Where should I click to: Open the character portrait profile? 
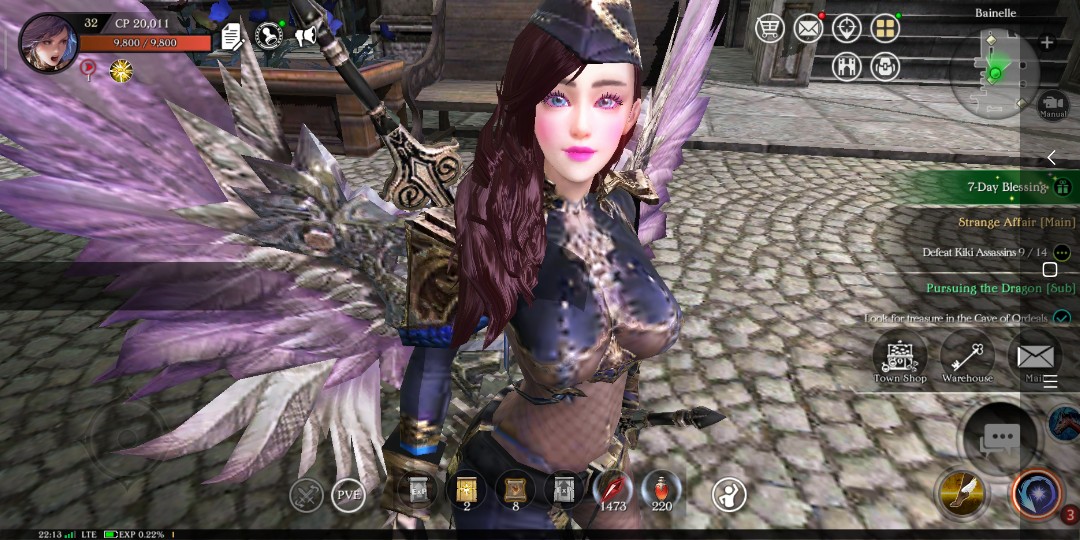47,43
